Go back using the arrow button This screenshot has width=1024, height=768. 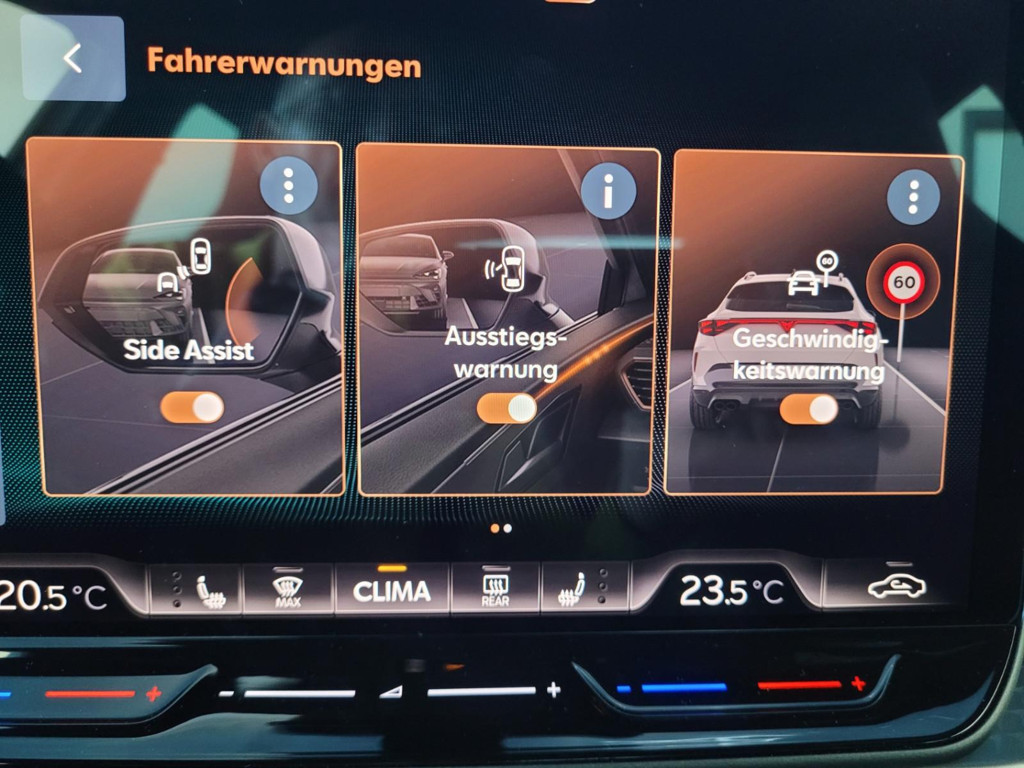pyautogui.click(x=73, y=58)
